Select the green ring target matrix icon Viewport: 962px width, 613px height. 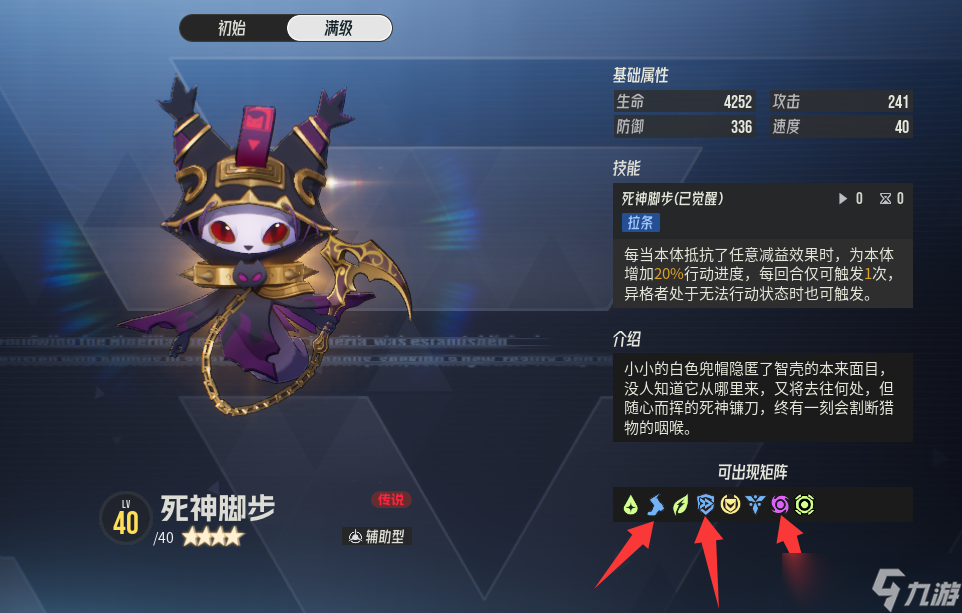[804, 505]
